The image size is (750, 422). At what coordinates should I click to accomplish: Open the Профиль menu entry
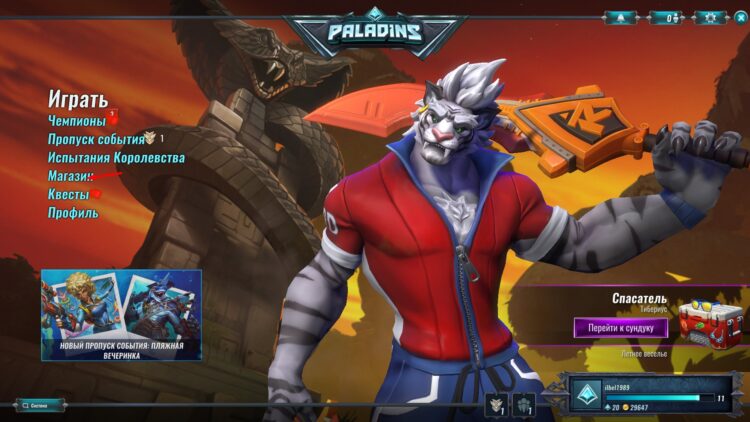click(73, 213)
